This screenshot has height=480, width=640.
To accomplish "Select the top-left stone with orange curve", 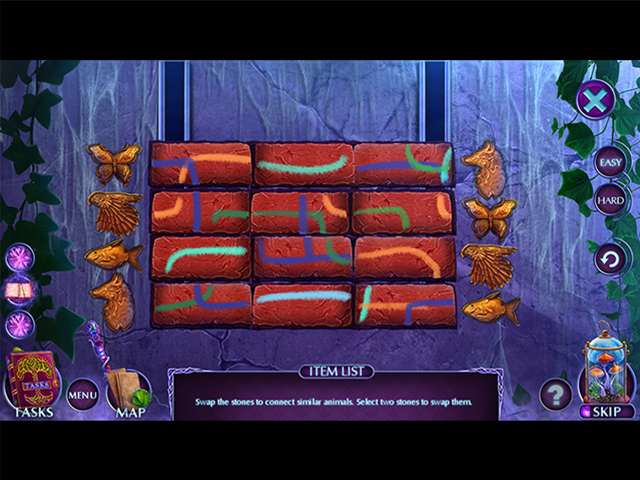I will pyautogui.click(x=200, y=165).
